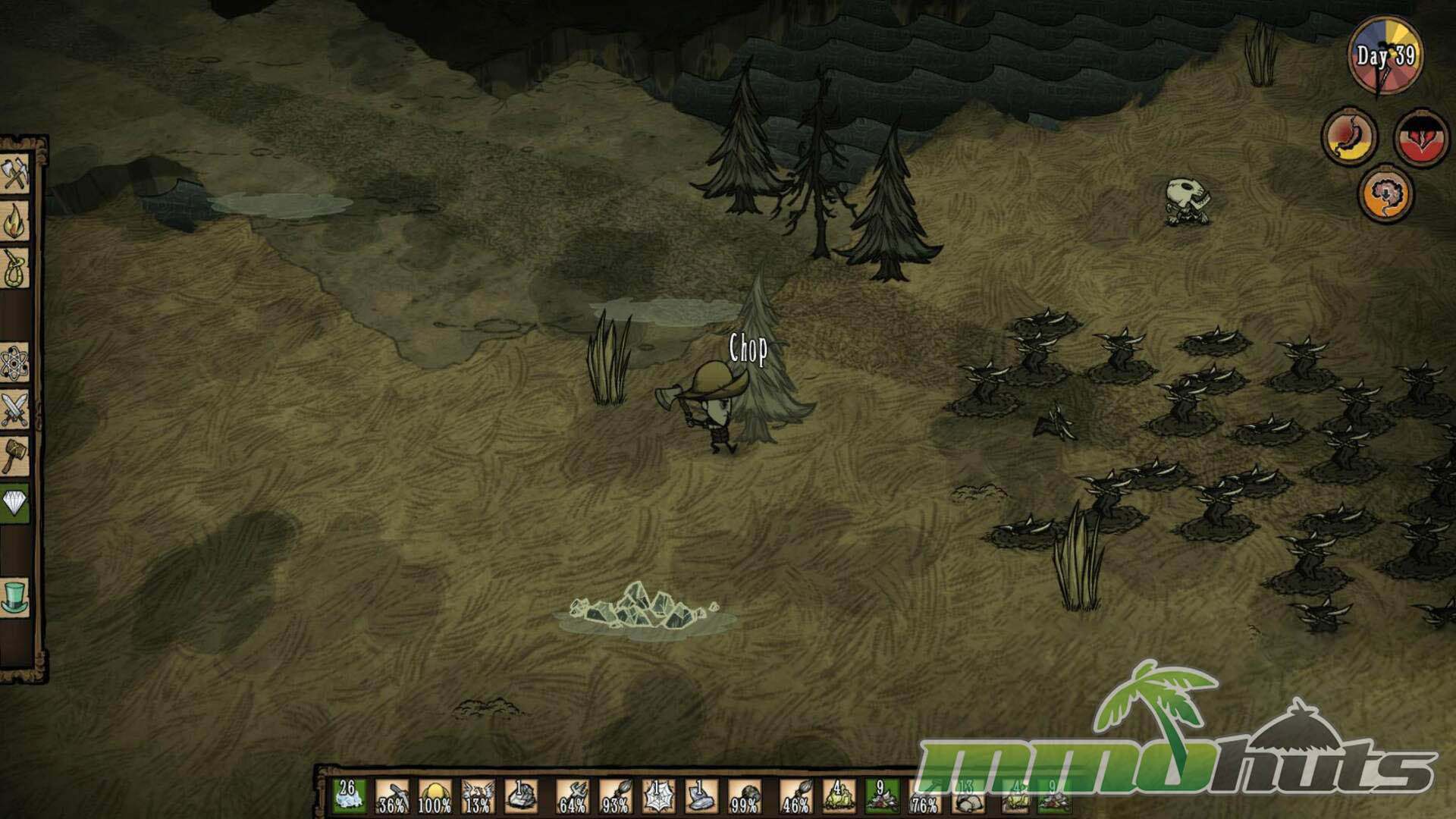Screen dimensions: 1456x819
Task: Choose the inventory item at 99% durability
Action: [744, 796]
